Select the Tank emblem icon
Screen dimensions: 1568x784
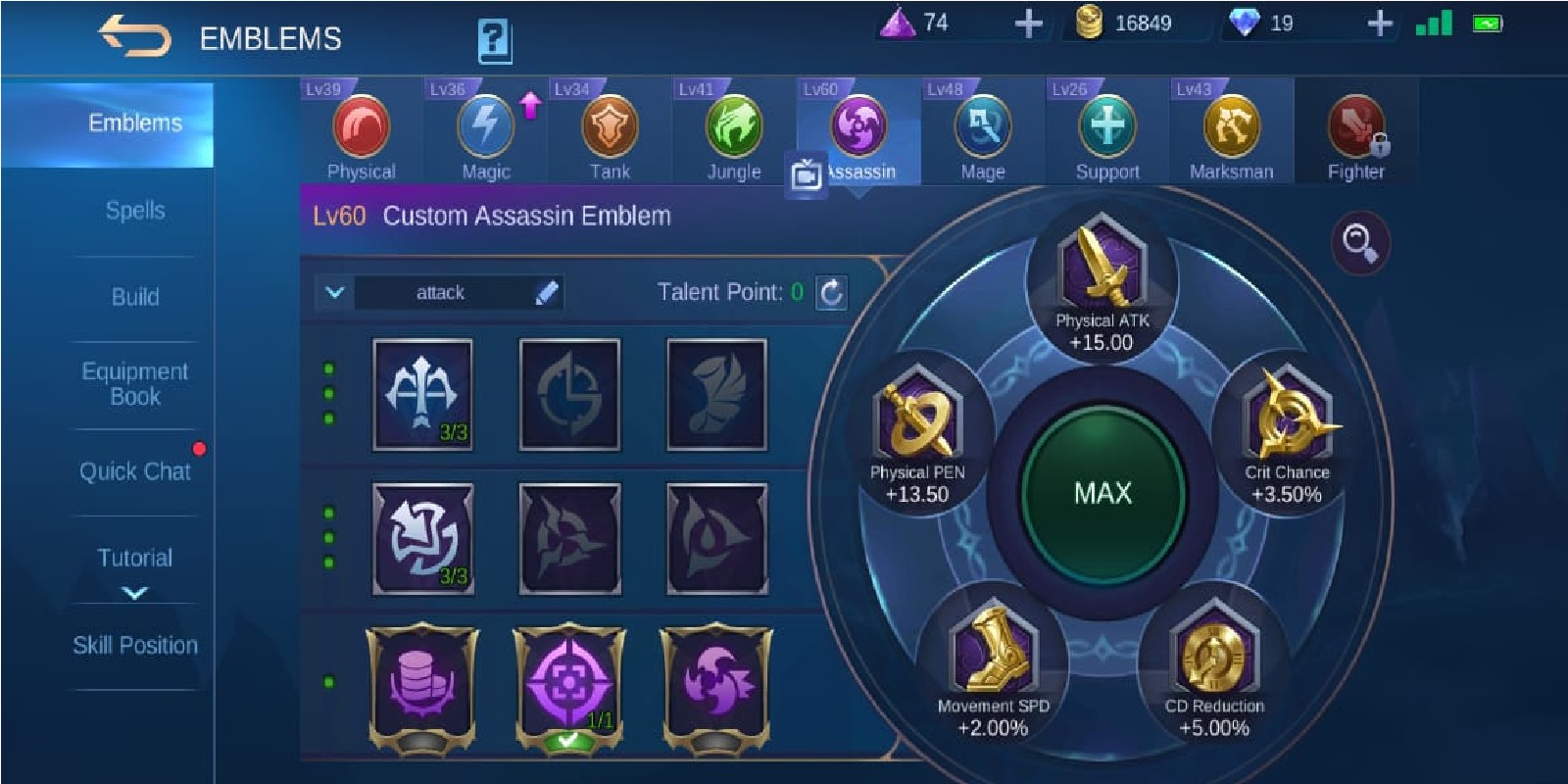[610, 127]
